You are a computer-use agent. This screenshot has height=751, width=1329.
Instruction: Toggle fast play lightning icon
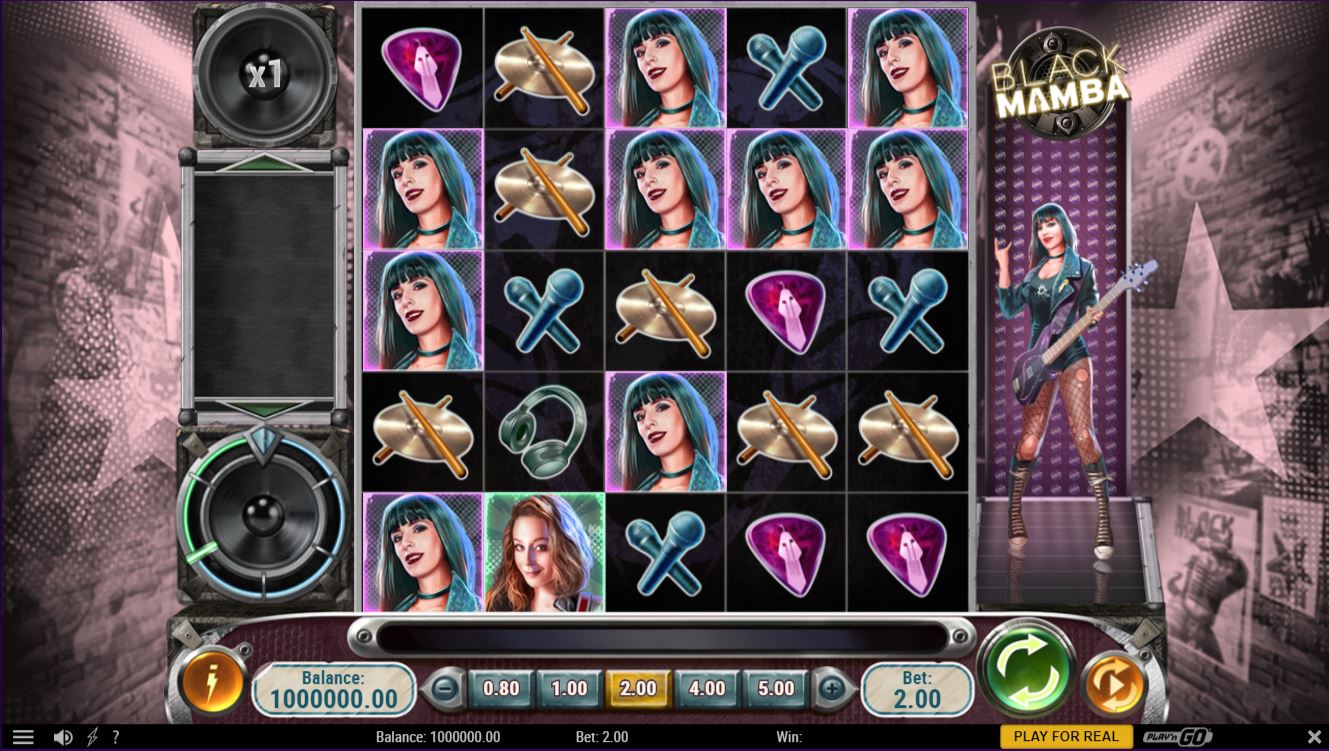(x=92, y=737)
